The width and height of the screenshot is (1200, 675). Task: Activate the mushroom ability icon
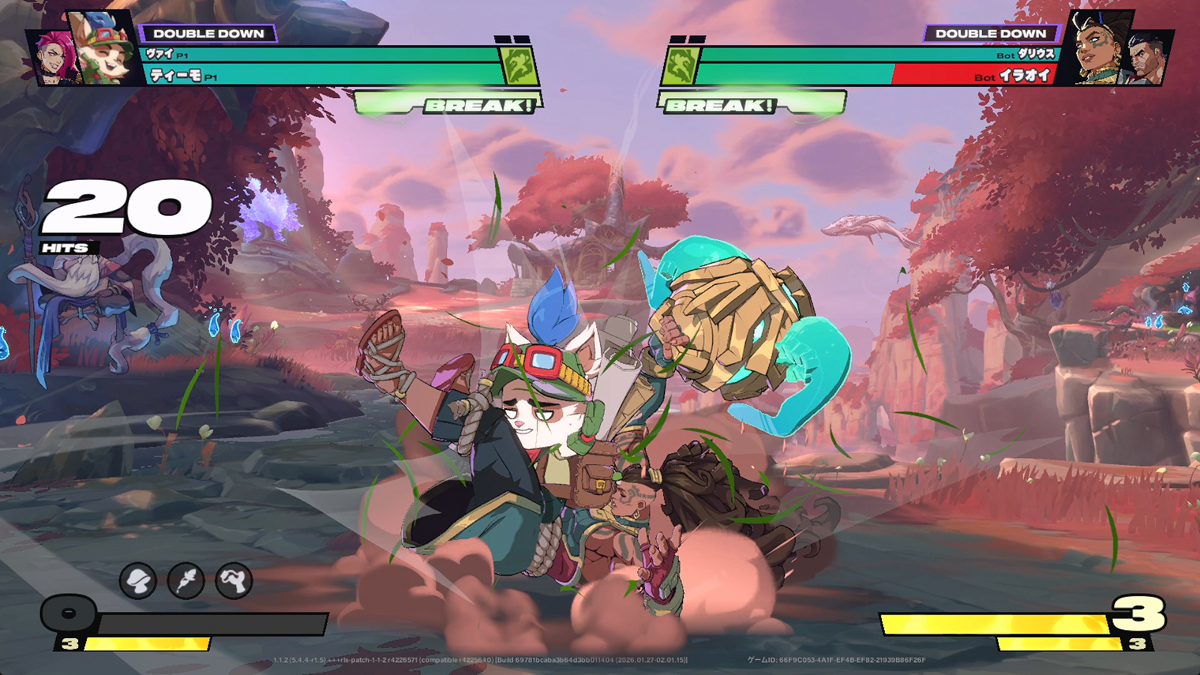click(x=138, y=579)
